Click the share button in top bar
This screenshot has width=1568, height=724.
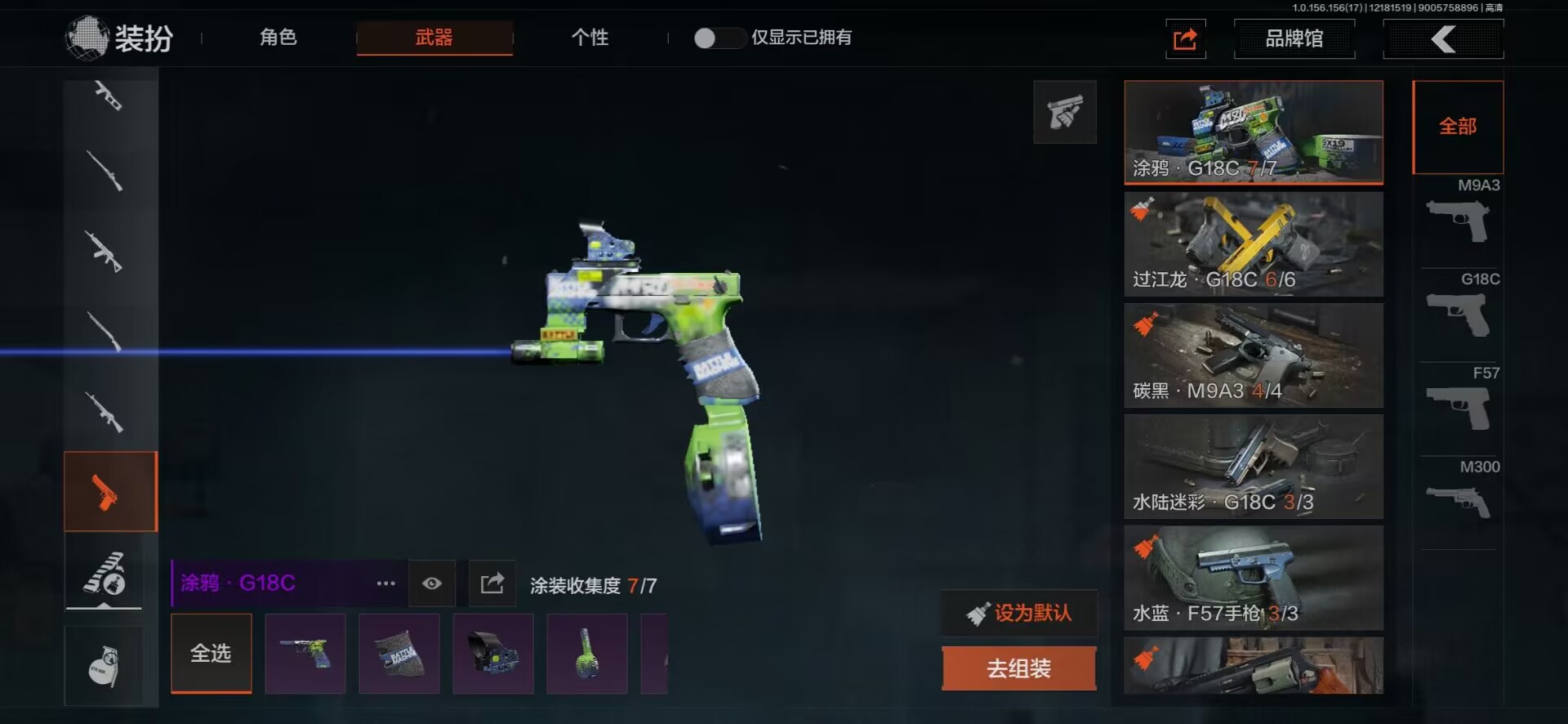tap(1185, 38)
